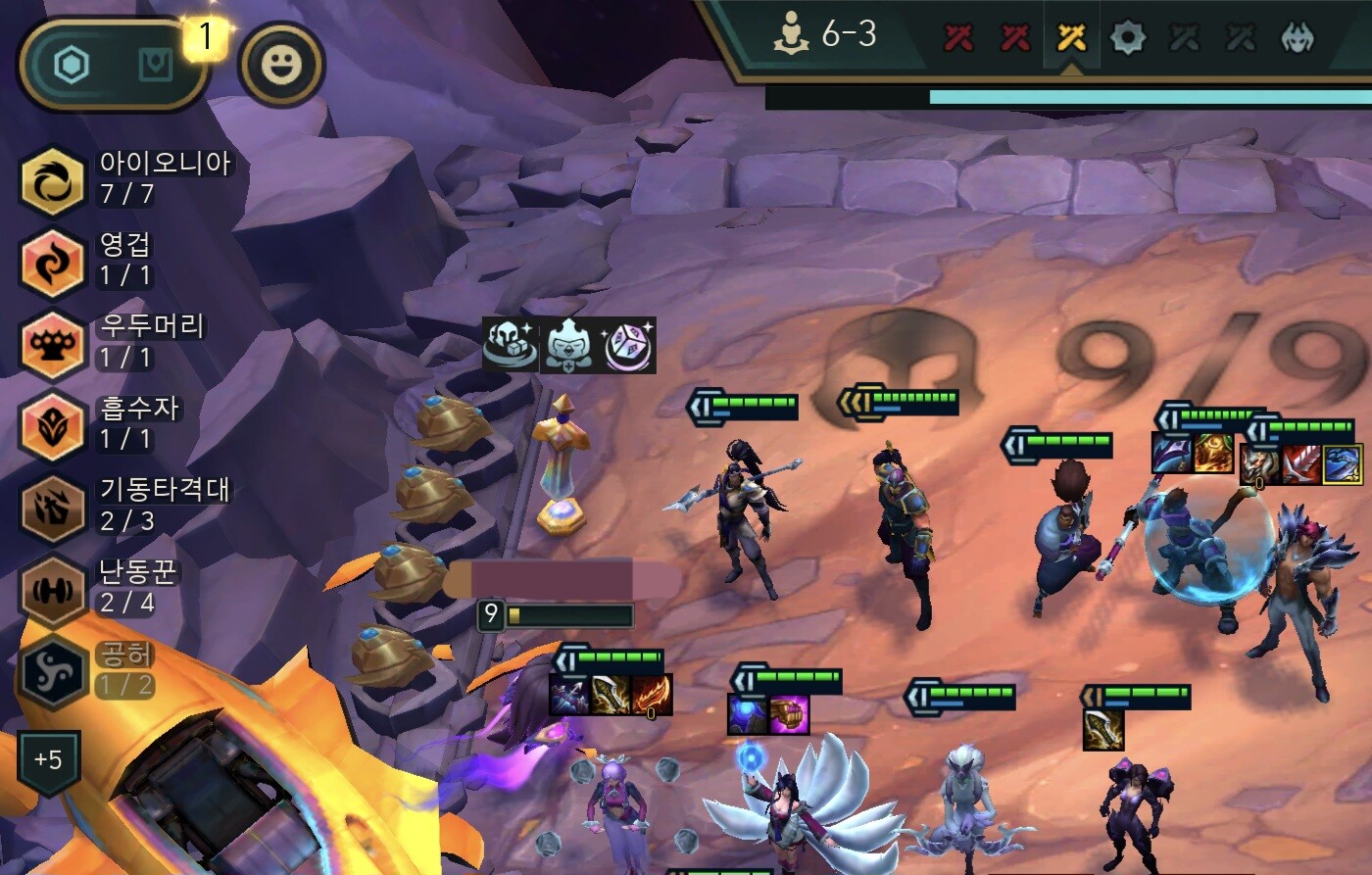The height and width of the screenshot is (875, 1372).
Task: Choose the monster head round icon
Action: click(x=1298, y=37)
